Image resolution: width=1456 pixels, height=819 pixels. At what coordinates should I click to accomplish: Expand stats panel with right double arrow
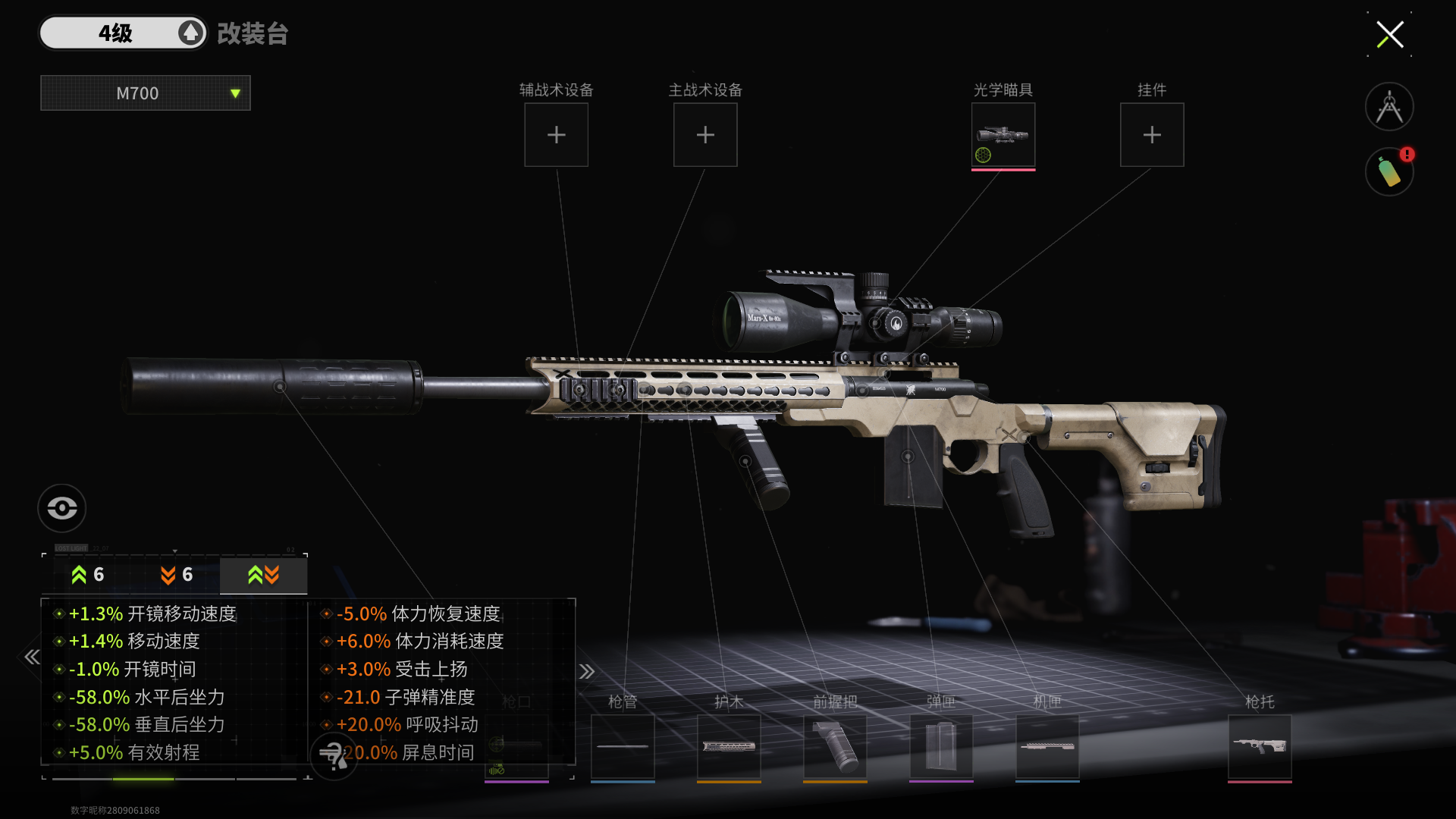coord(586,671)
